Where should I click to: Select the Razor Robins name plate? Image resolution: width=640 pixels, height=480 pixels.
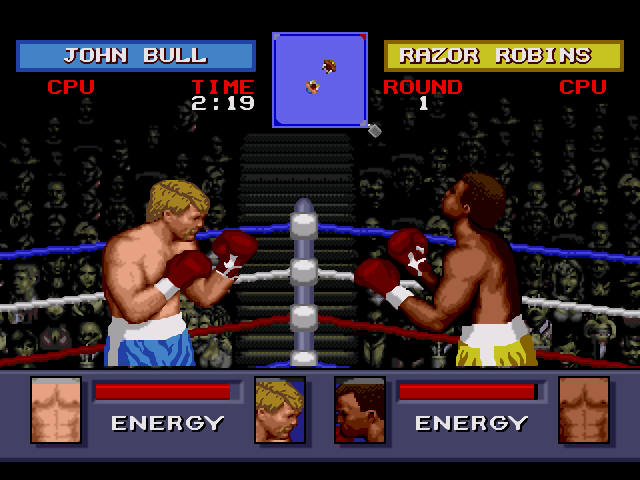(x=503, y=56)
